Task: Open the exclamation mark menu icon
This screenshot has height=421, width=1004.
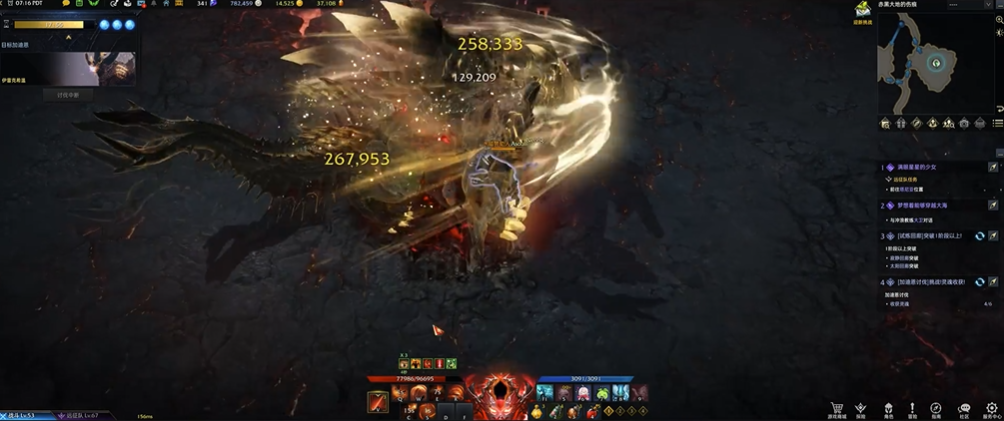Action: pos(912,408)
